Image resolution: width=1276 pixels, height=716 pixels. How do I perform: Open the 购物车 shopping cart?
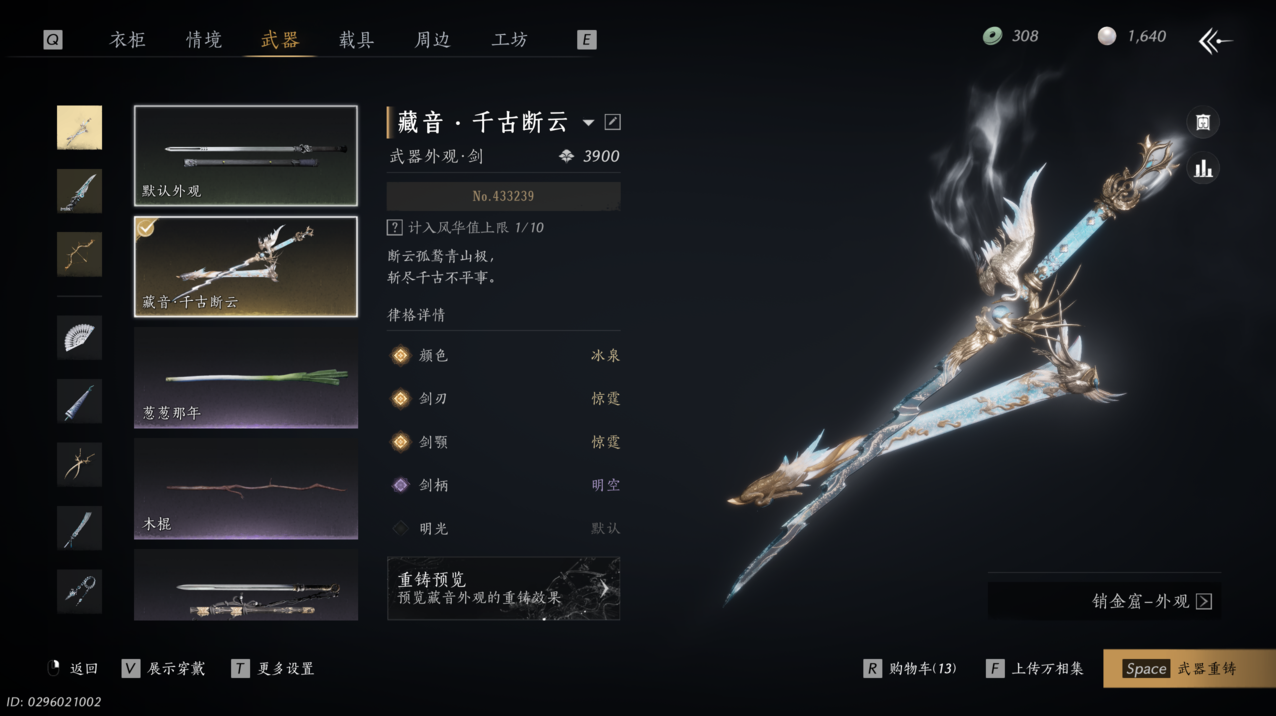click(910, 669)
